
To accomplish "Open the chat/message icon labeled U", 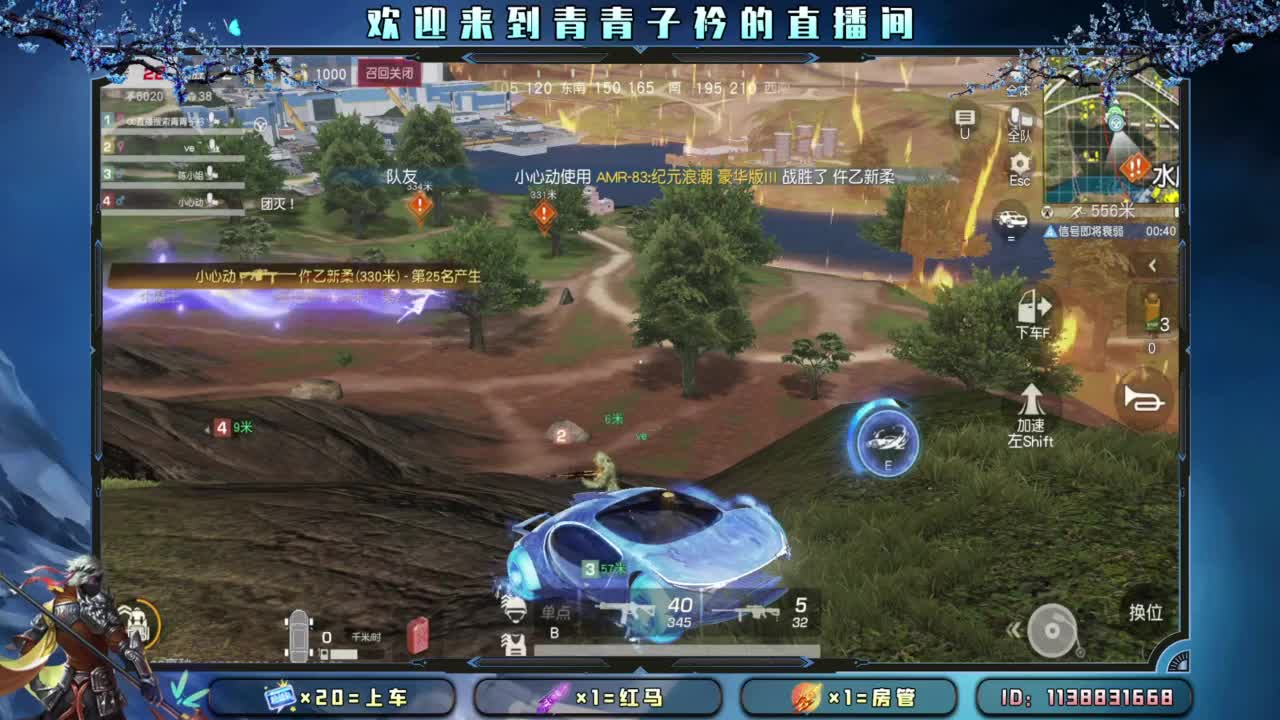I will pos(963,117).
